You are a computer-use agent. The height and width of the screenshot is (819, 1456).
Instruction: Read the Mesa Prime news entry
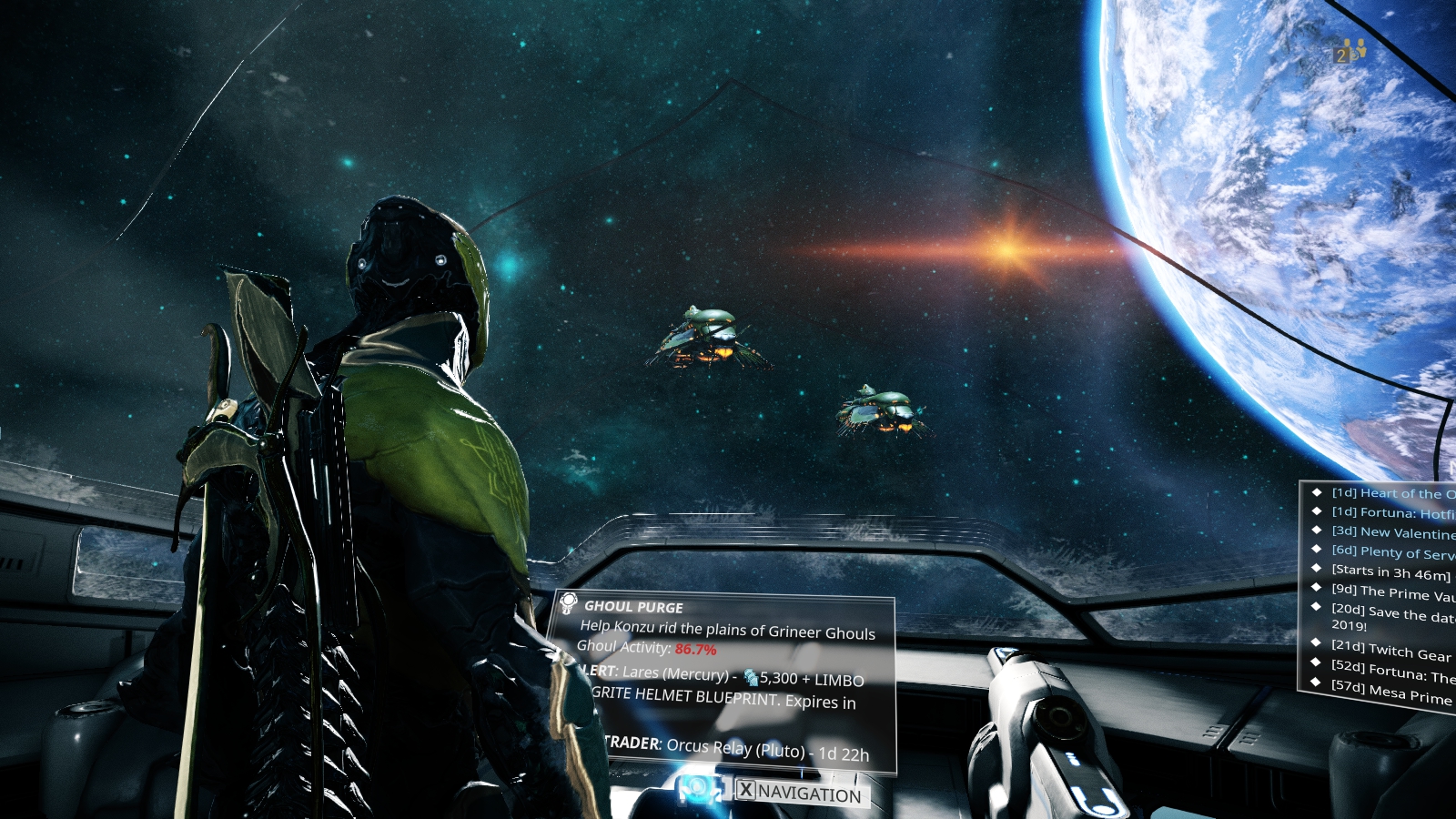[x=1390, y=694]
